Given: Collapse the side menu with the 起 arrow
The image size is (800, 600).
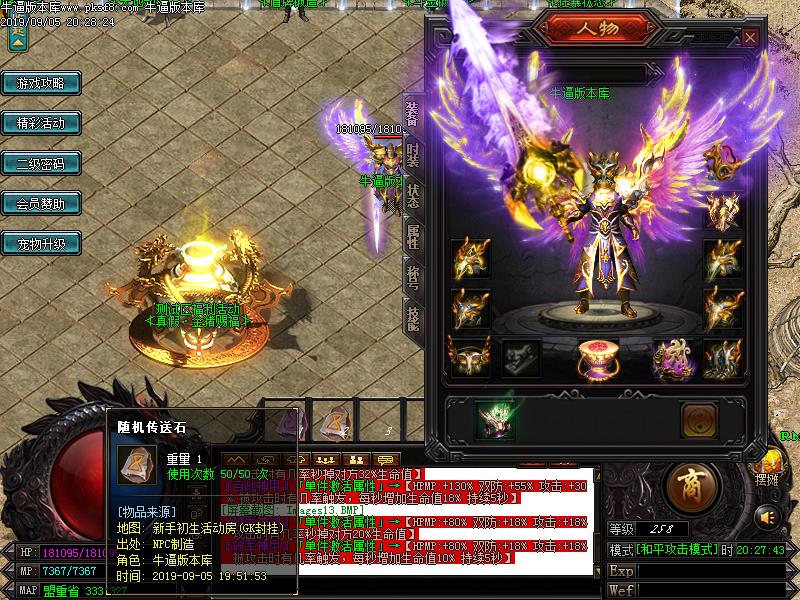Looking at the screenshot, I should coord(17,36).
